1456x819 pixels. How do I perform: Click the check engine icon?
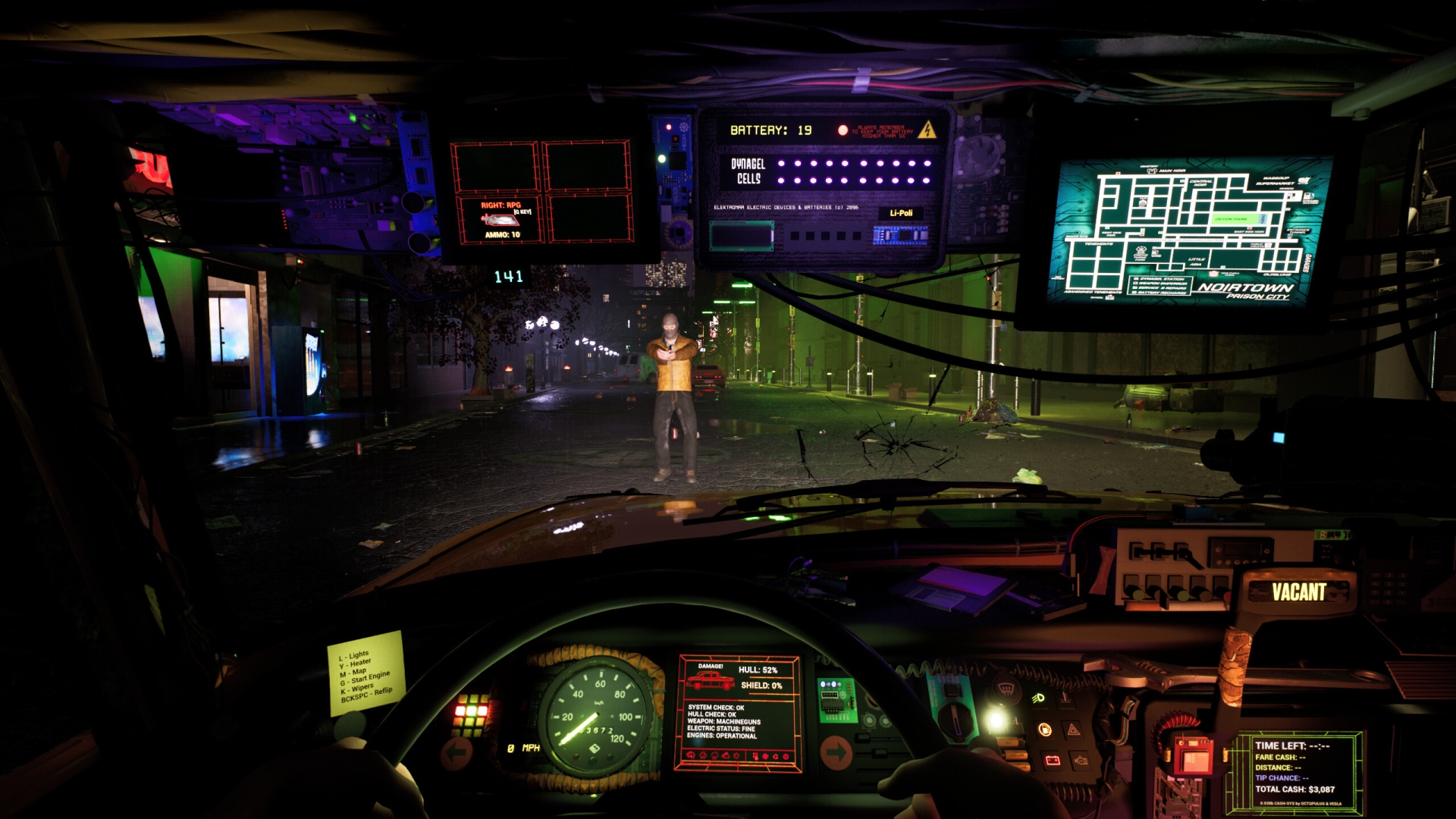point(1081,761)
